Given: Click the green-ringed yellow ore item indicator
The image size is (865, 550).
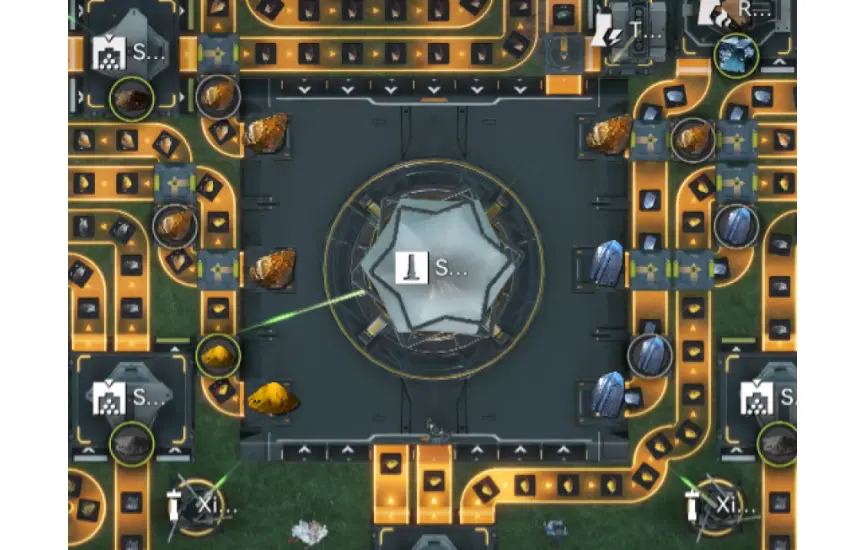Looking at the screenshot, I should [217, 355].
